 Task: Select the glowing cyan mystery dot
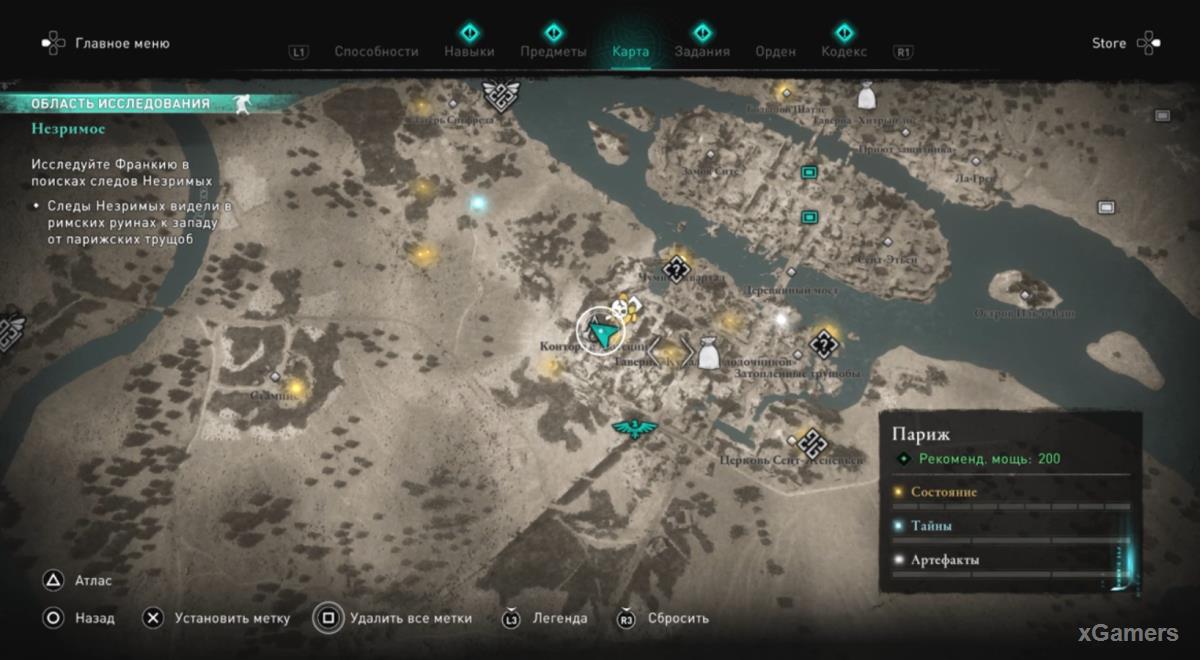[x=478, y=203]
